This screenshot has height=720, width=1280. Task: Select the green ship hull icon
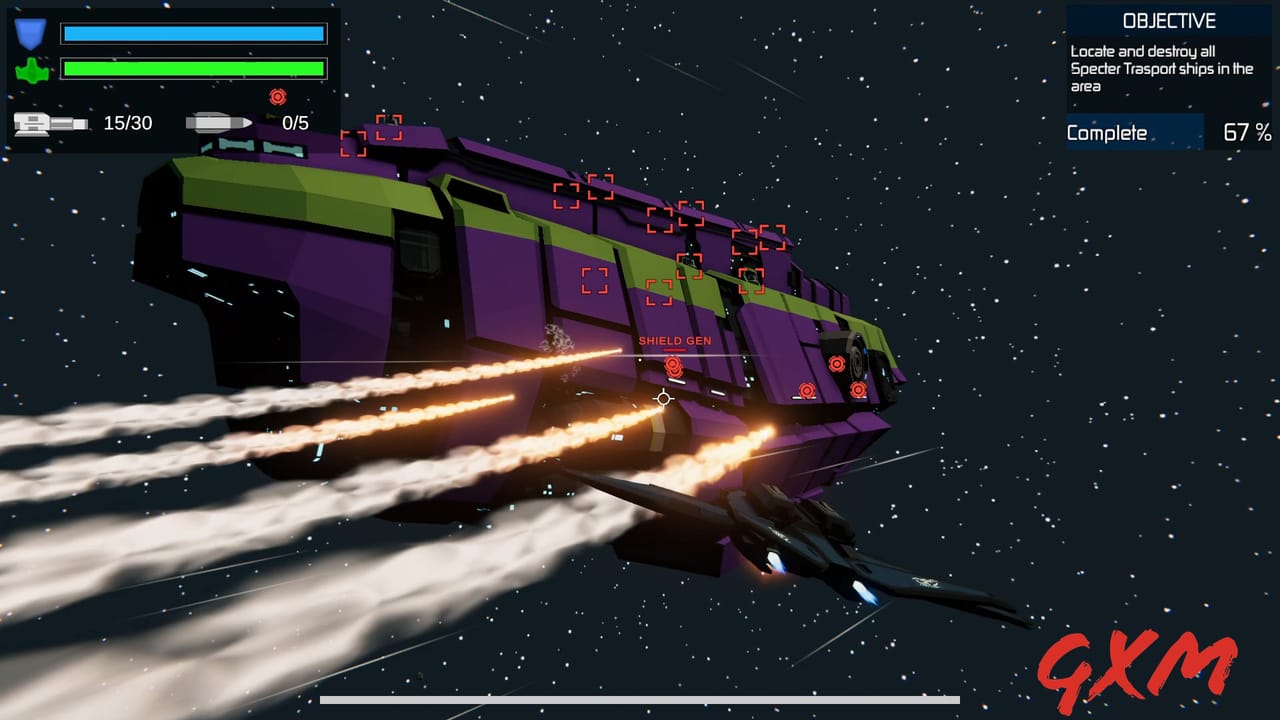pyautogui.click(x=30, y=71)
